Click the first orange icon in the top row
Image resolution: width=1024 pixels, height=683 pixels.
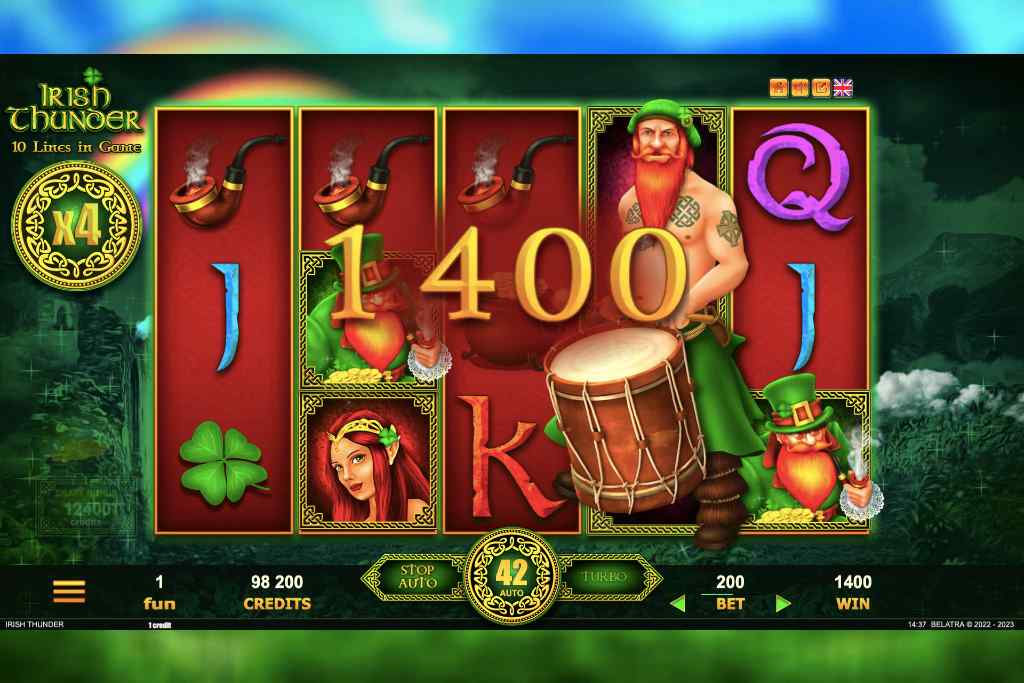pos(778,88)
